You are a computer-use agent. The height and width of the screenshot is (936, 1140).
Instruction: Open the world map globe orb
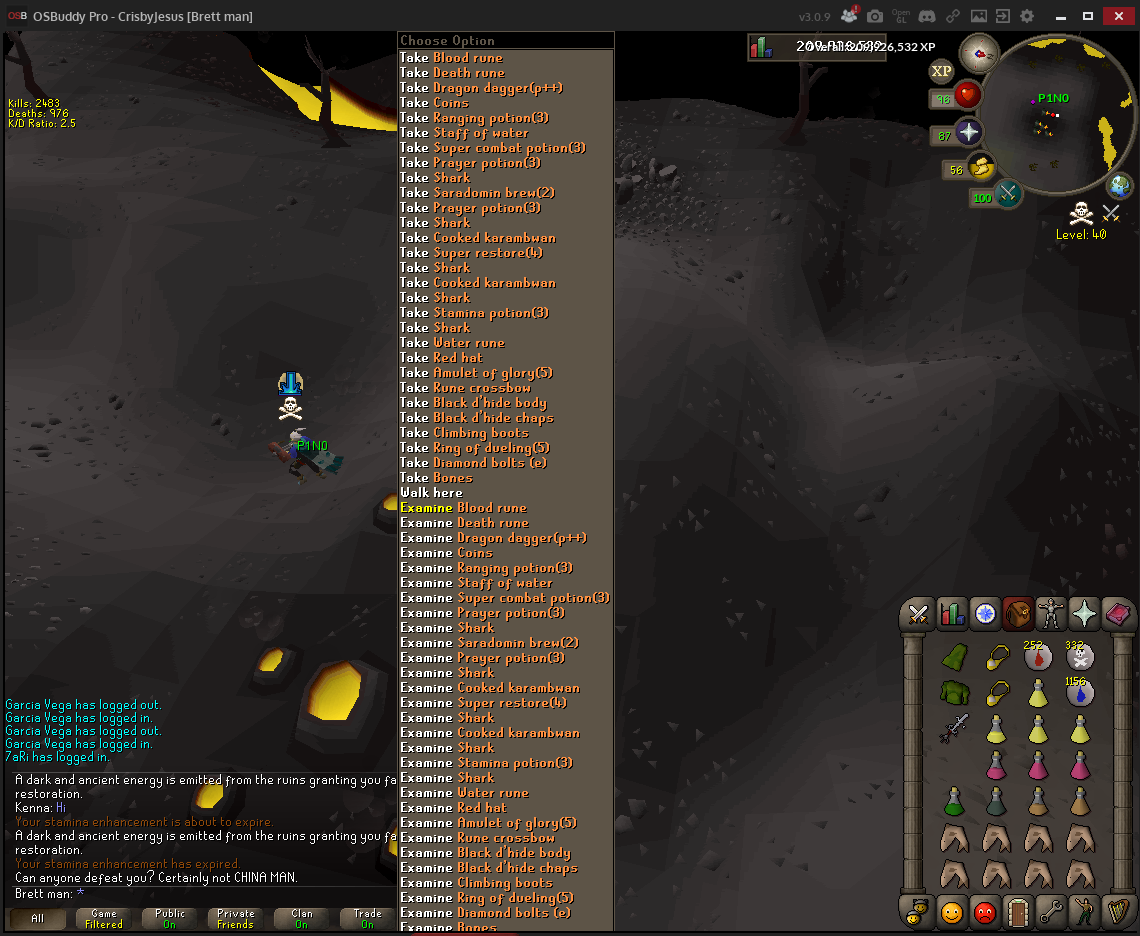point(1120,186)
